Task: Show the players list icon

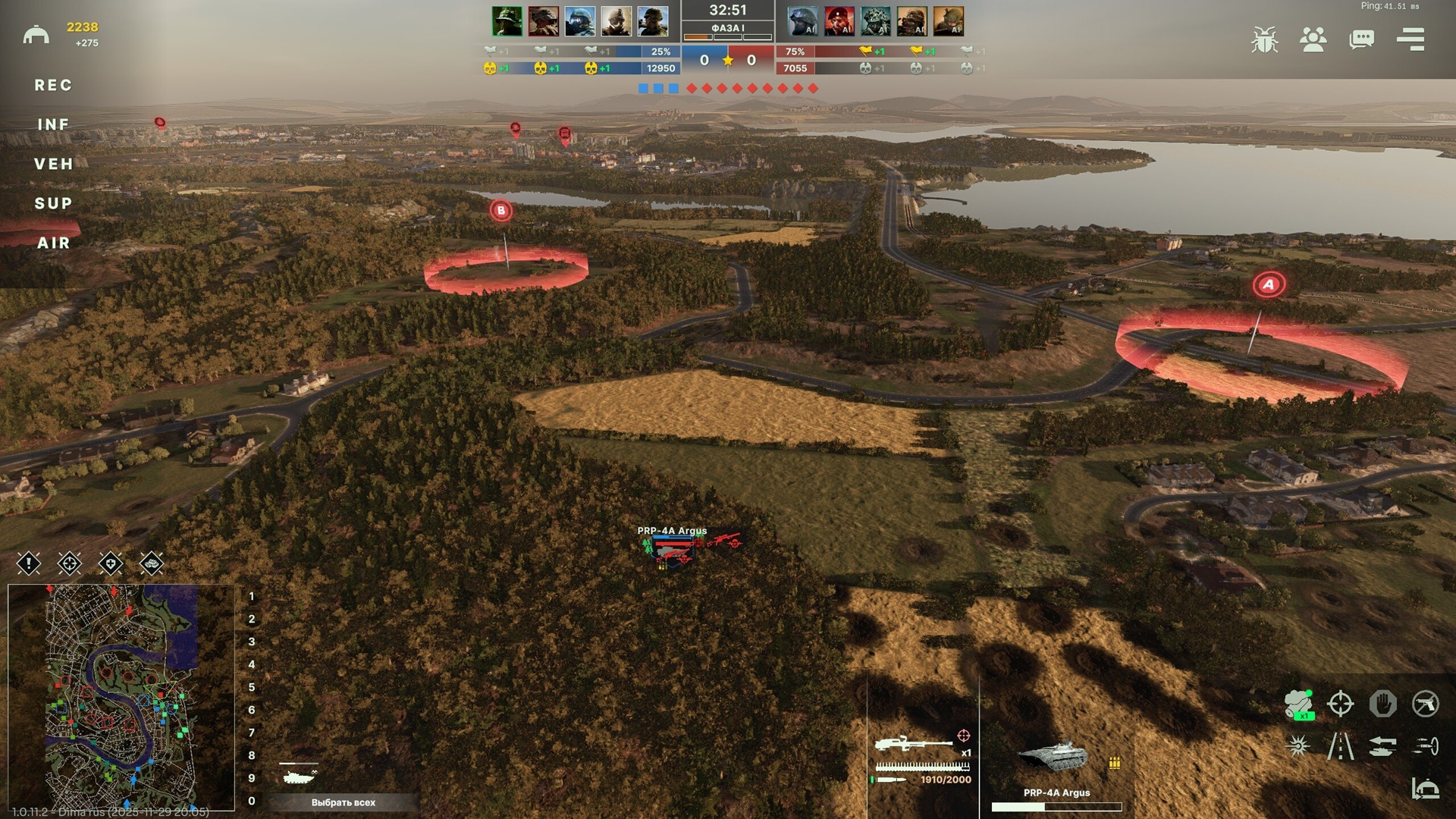Action: pos(1313,39)
